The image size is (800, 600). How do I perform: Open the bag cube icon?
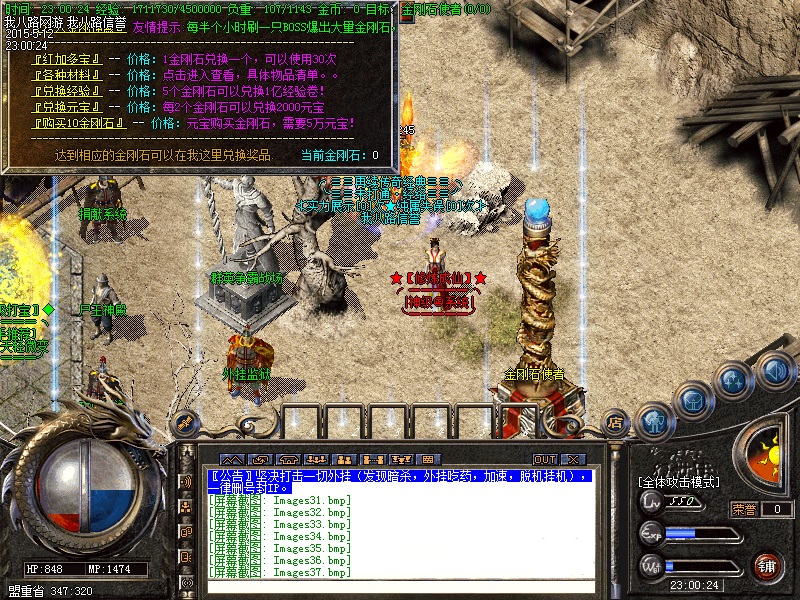[692, 401]
